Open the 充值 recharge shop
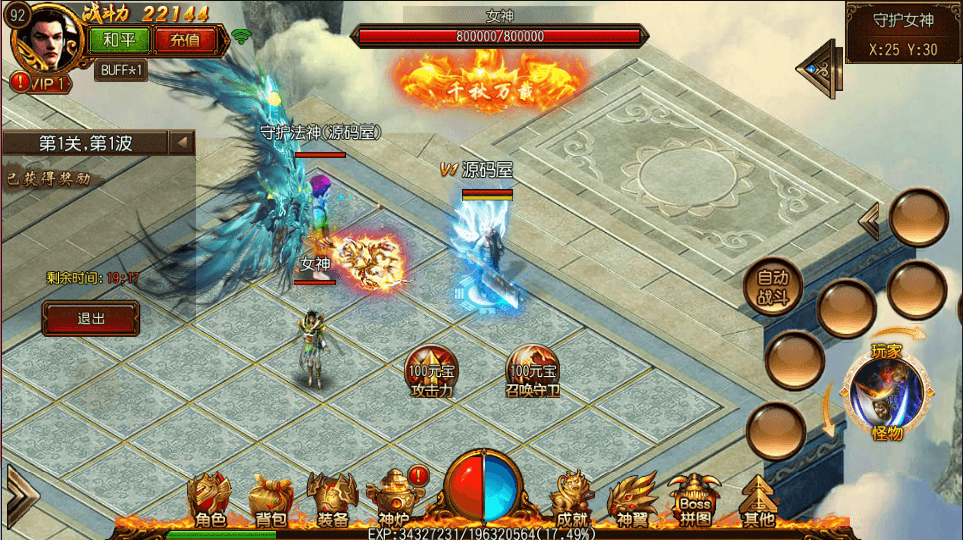The width and height of the screenshot is (963, 540). (185, 40)
